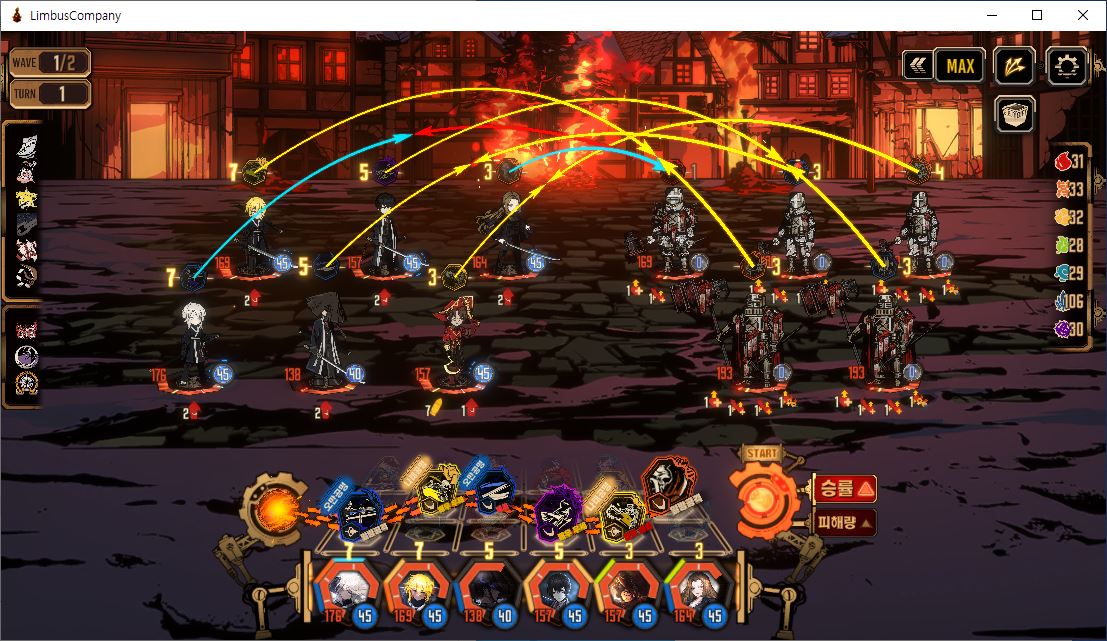Close the LimbusCompany window
Screen dimensions: 1107x641
(1083, 15)
